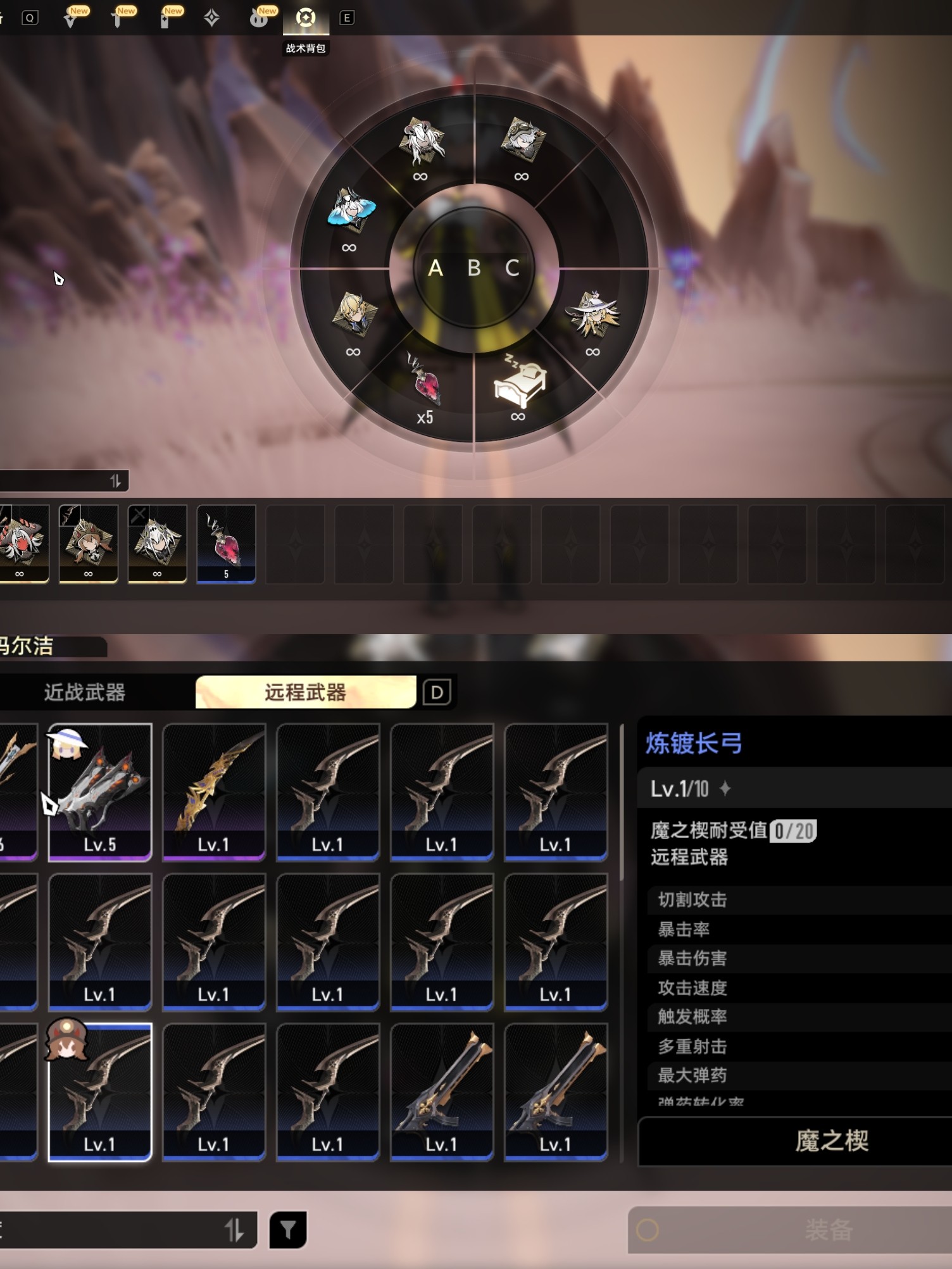
Task: Click the diamond icon in the top bar
Action: pyautogui.click(x=212, y=18)
